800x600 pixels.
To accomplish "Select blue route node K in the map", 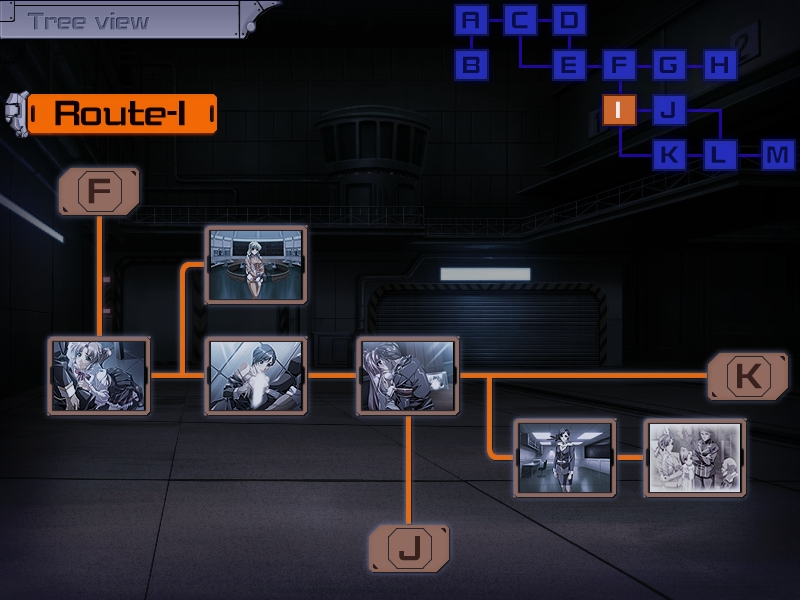I will (x=668, y=155).
